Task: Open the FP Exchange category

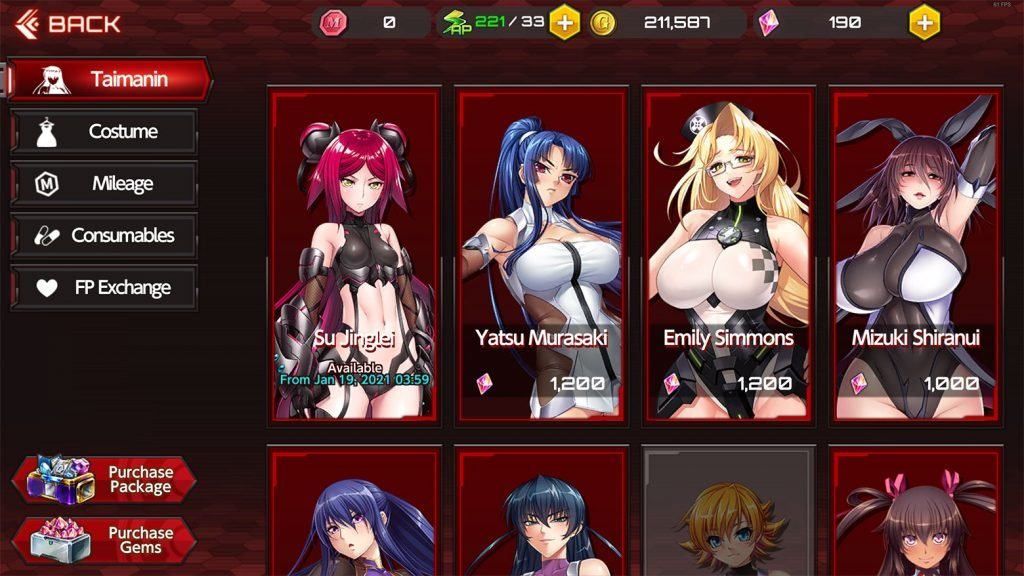Action: pos(104,288)
